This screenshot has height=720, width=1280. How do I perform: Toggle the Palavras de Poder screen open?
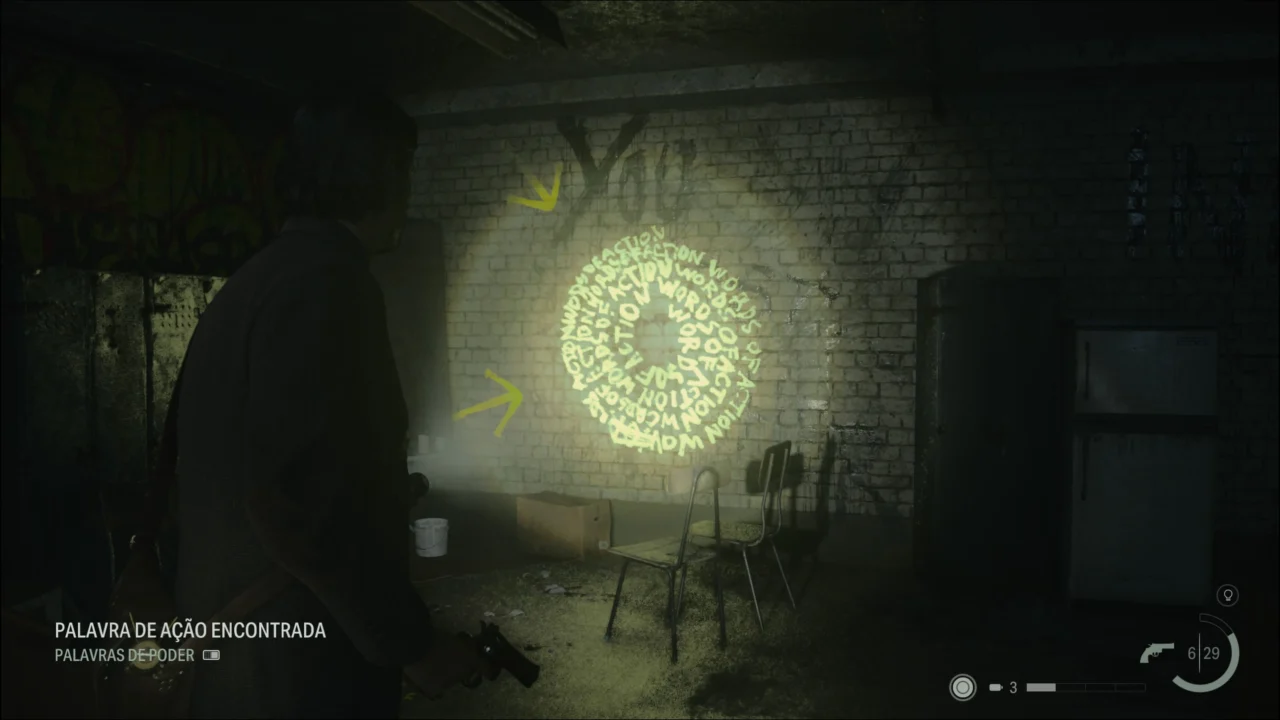click(x=125, y=656)
